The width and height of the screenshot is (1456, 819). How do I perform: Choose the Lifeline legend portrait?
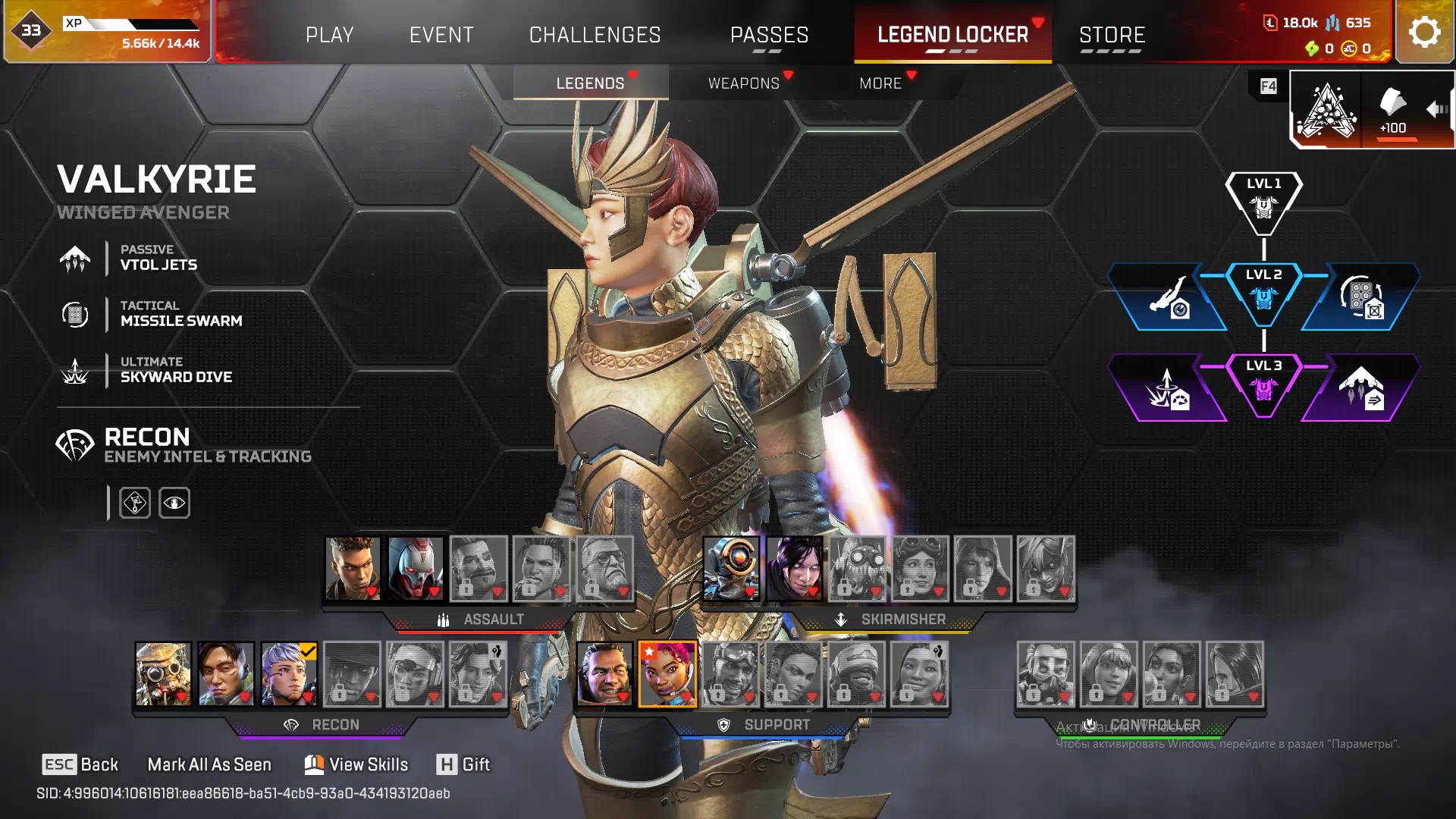coord(667,674)
